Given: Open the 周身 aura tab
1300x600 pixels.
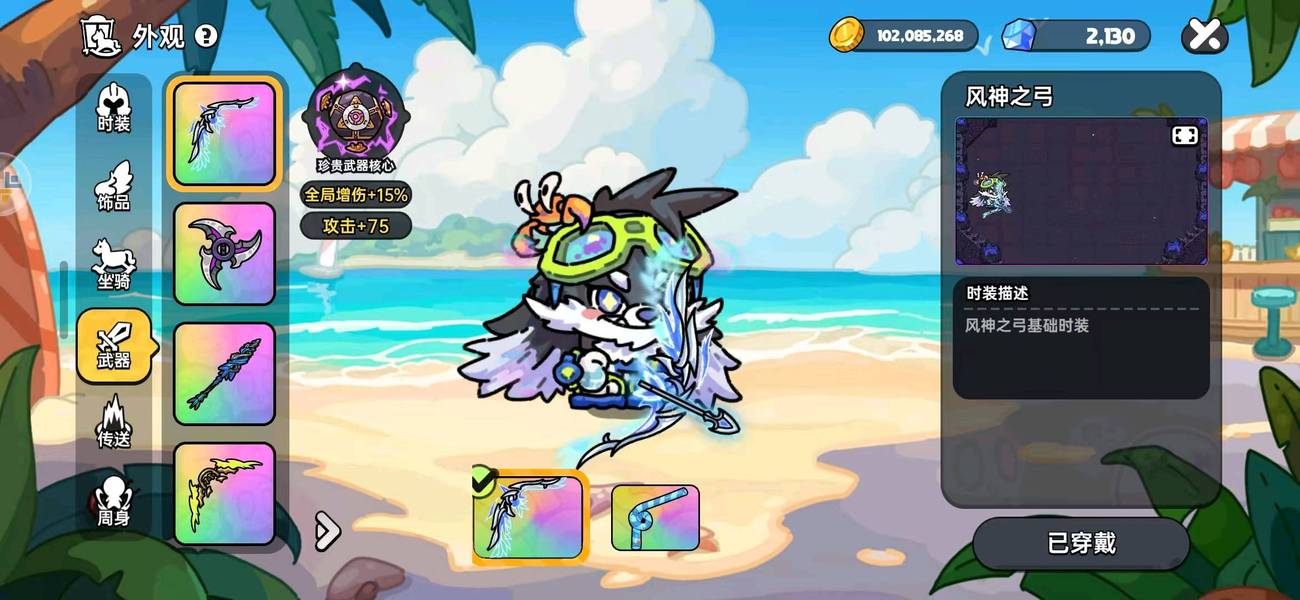Looking at the screenshot, I should [114, 502].
